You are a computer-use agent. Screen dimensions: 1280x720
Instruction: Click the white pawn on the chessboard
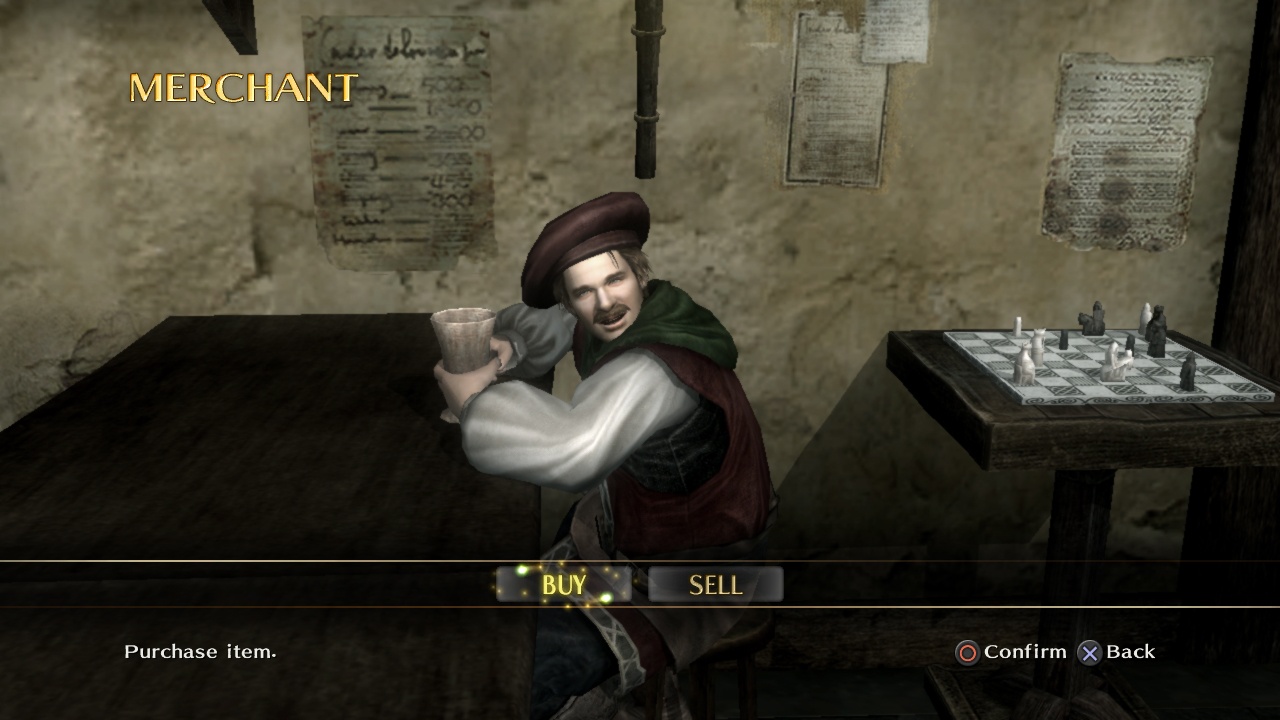1018,324
